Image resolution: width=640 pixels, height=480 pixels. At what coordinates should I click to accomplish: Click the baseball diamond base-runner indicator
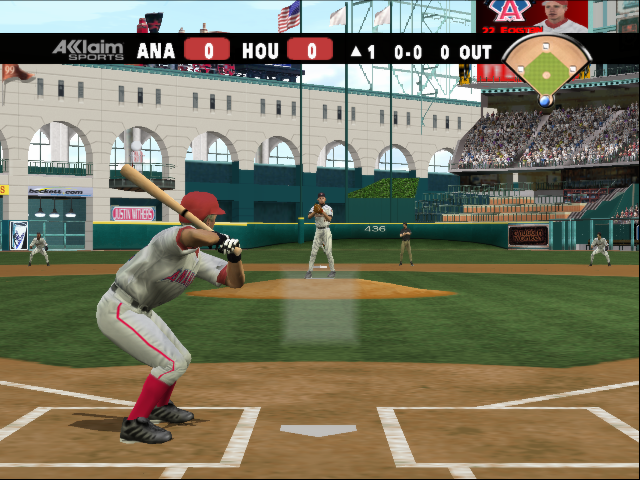tap(546, 70)
